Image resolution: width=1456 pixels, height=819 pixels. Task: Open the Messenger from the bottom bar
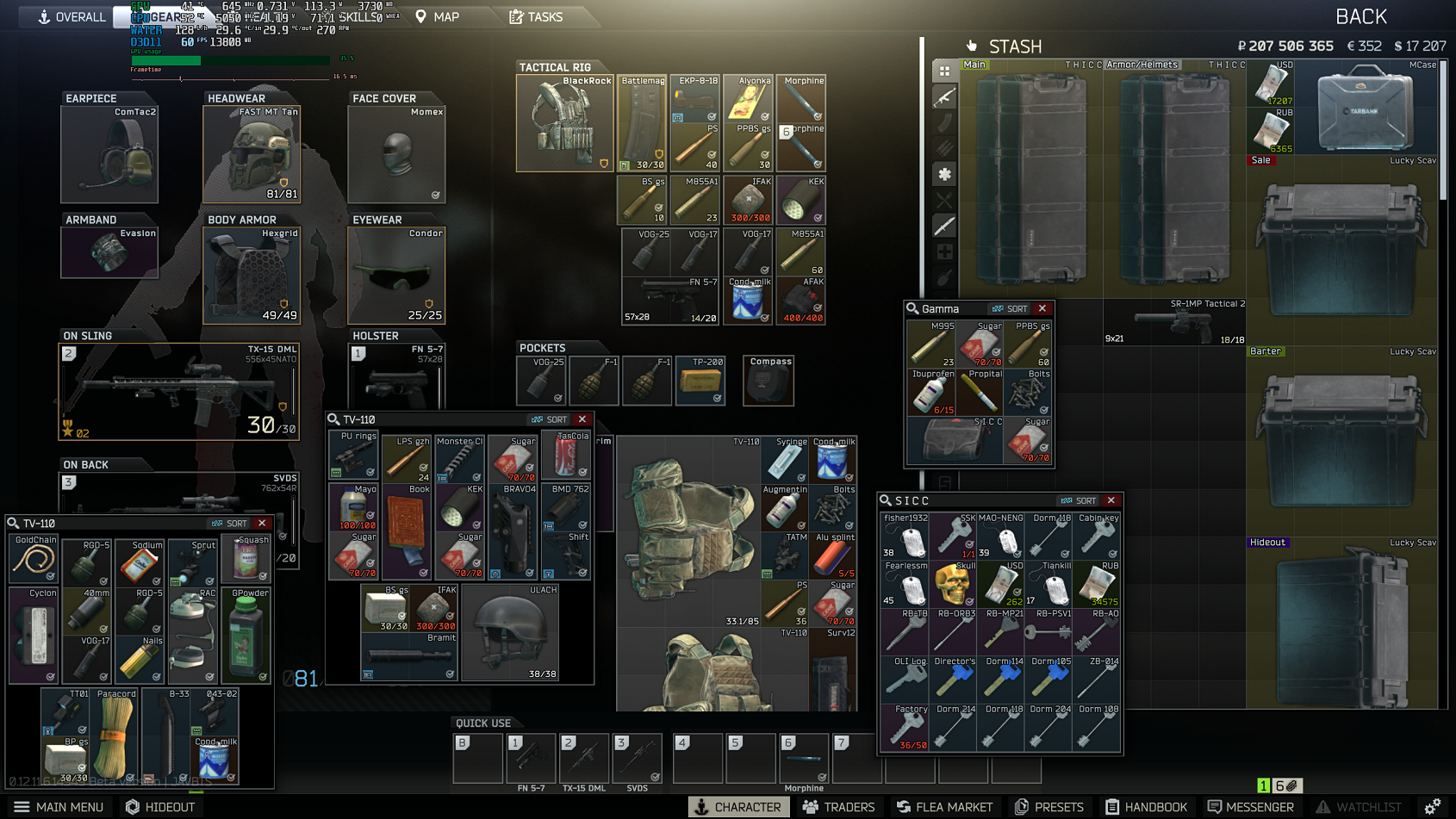point(1251,807)
